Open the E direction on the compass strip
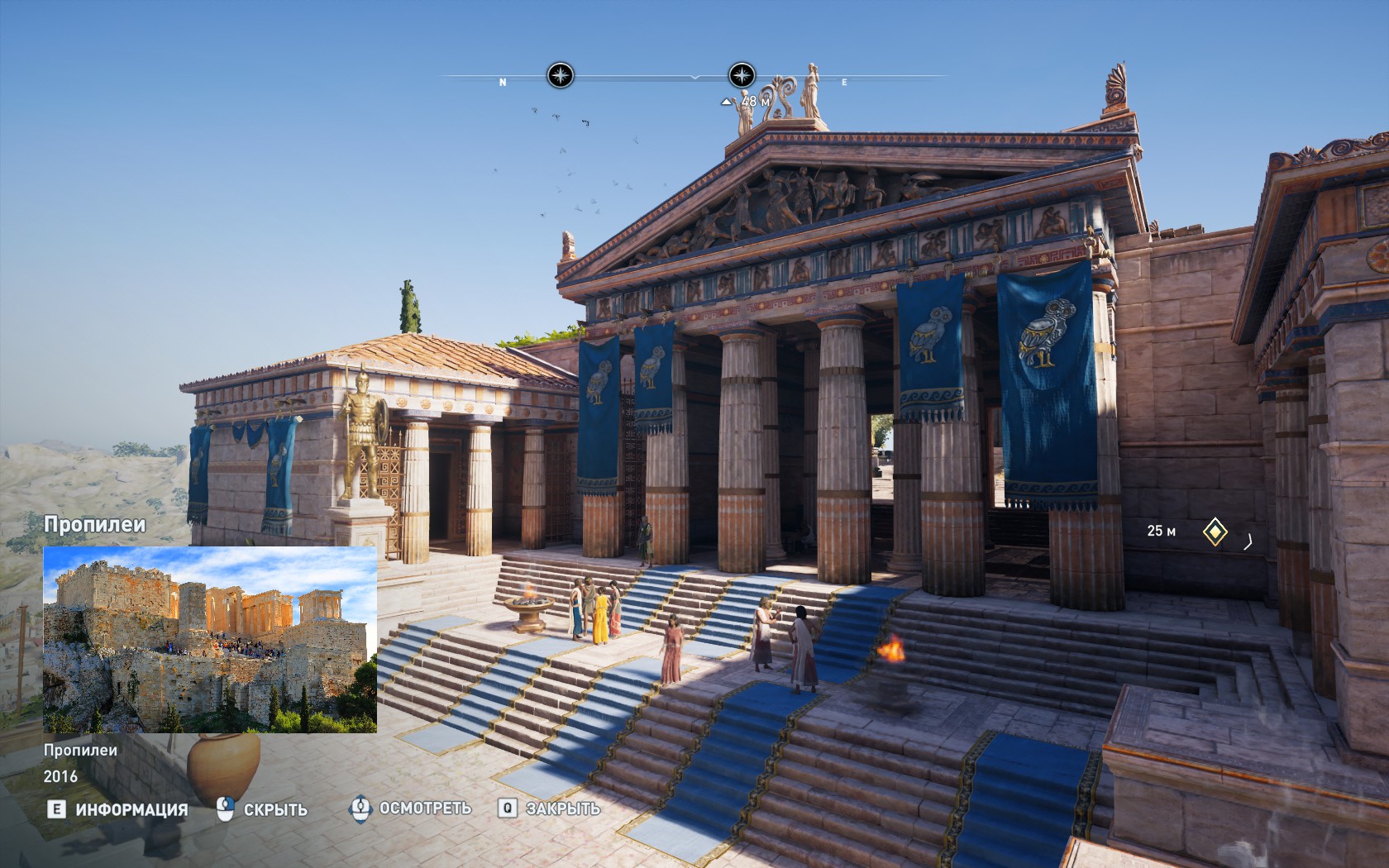 (x=843, y=82)
